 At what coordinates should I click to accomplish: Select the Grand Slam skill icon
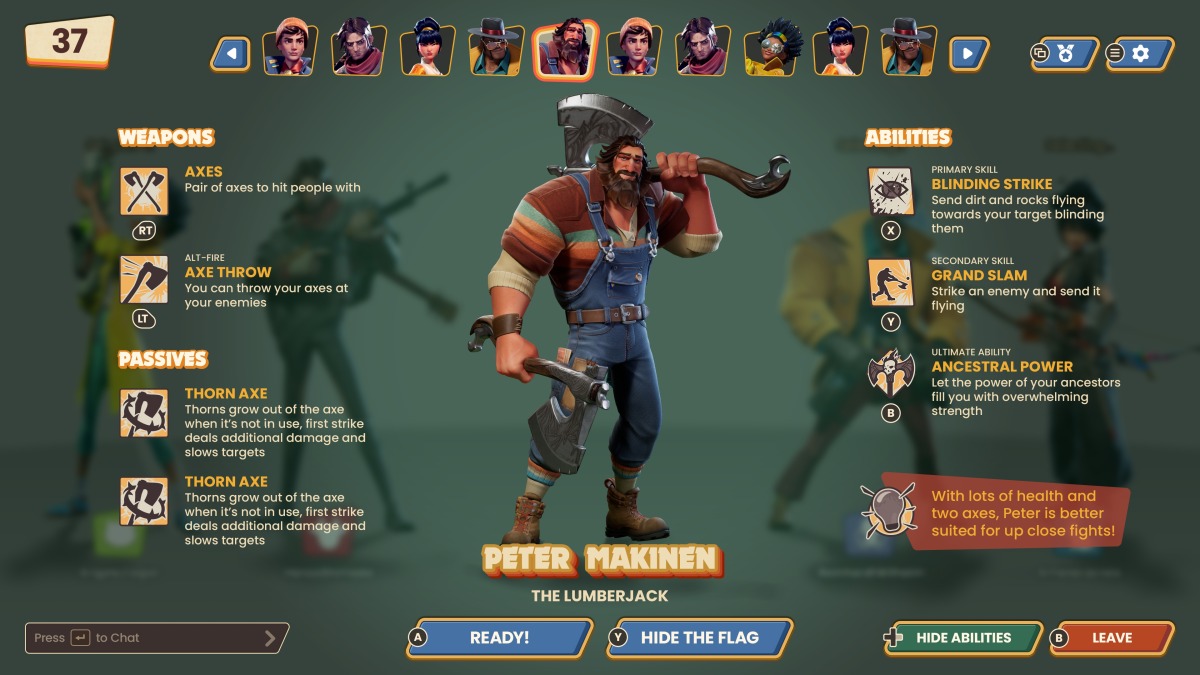[890, 283]
